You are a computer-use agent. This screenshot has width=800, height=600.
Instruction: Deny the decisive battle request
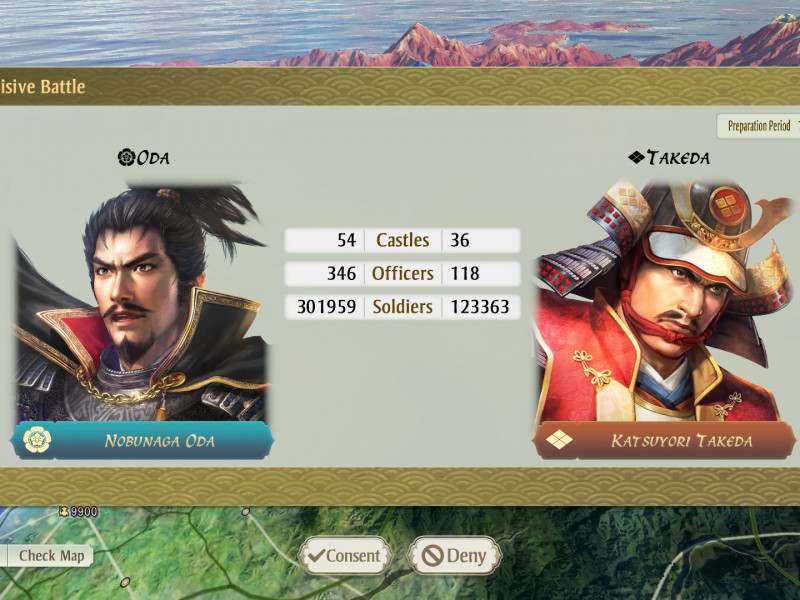(x=453, y=556)
